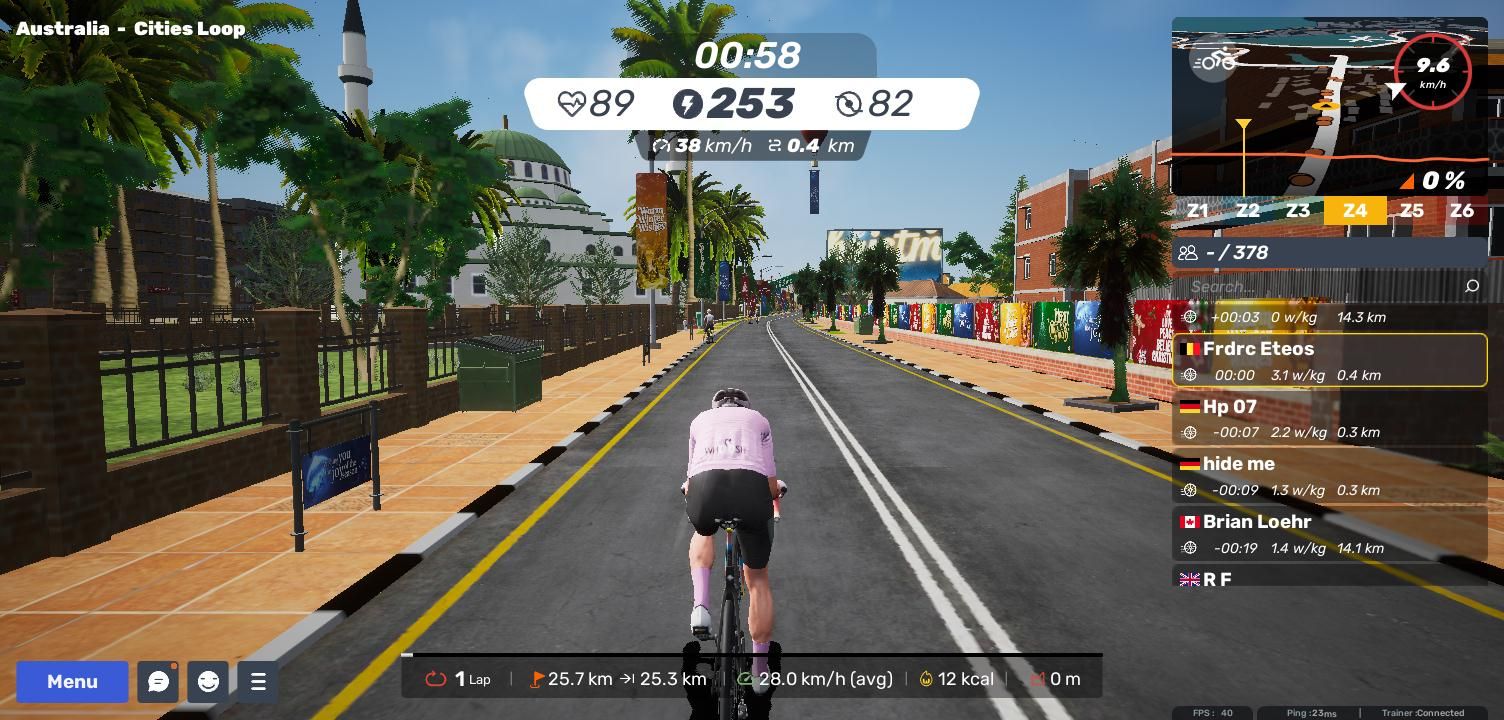This screenshot has width=1504, height=720.
Task: Click the search magnifier icon
Action: click(1471, 287)
